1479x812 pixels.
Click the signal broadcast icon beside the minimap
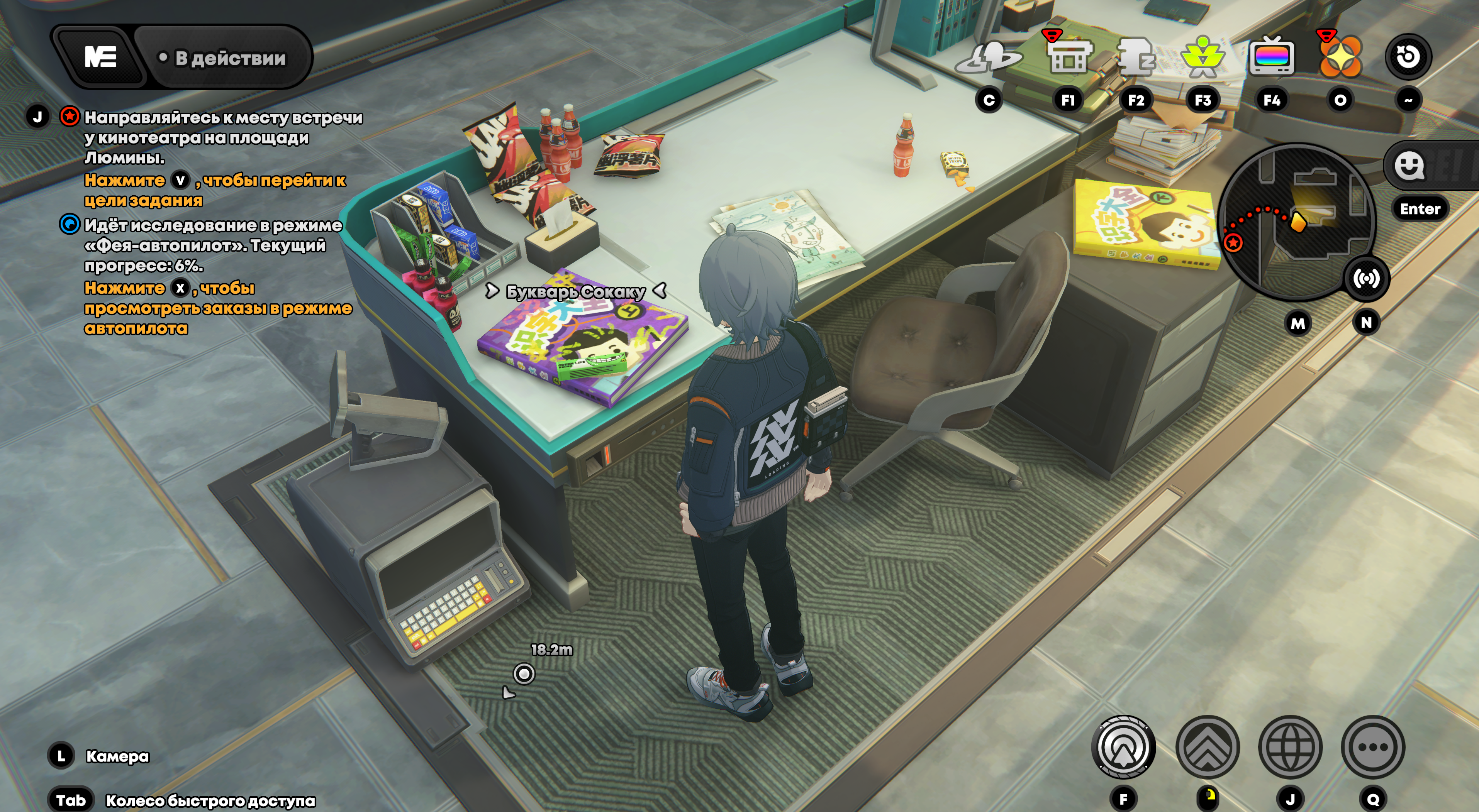1366,279
